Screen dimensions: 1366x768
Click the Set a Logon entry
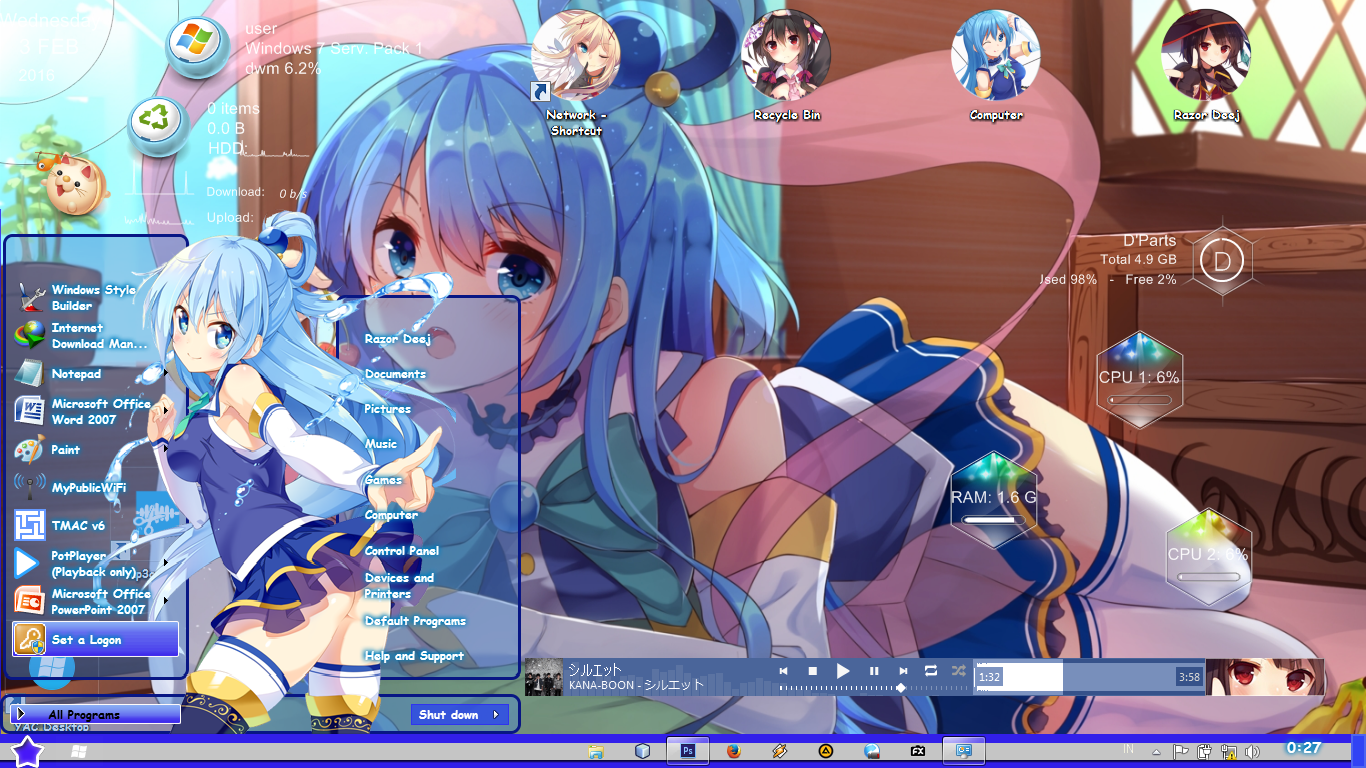pos(86,638)
